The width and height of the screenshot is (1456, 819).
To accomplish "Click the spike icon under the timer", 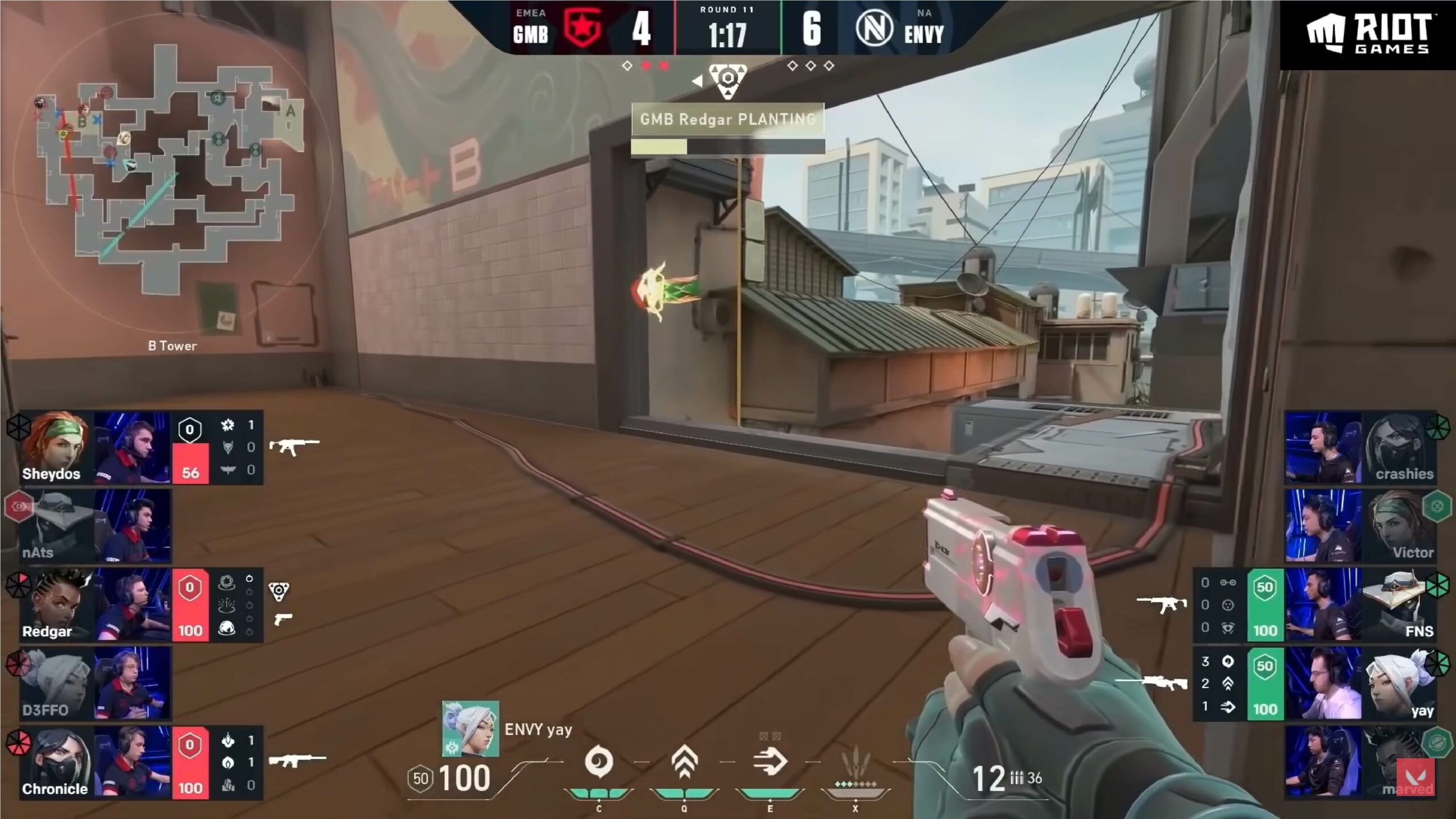I will pos(727,81).
